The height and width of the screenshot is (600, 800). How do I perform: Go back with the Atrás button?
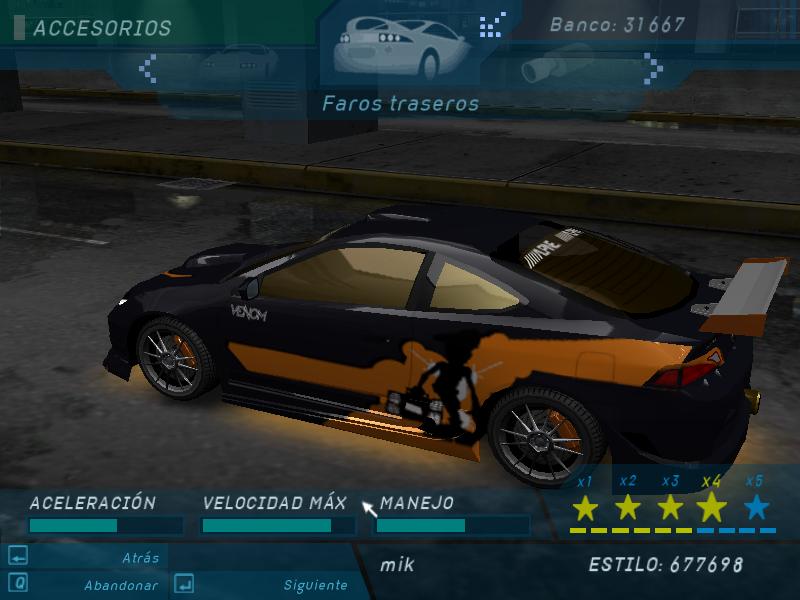(140, 557)
